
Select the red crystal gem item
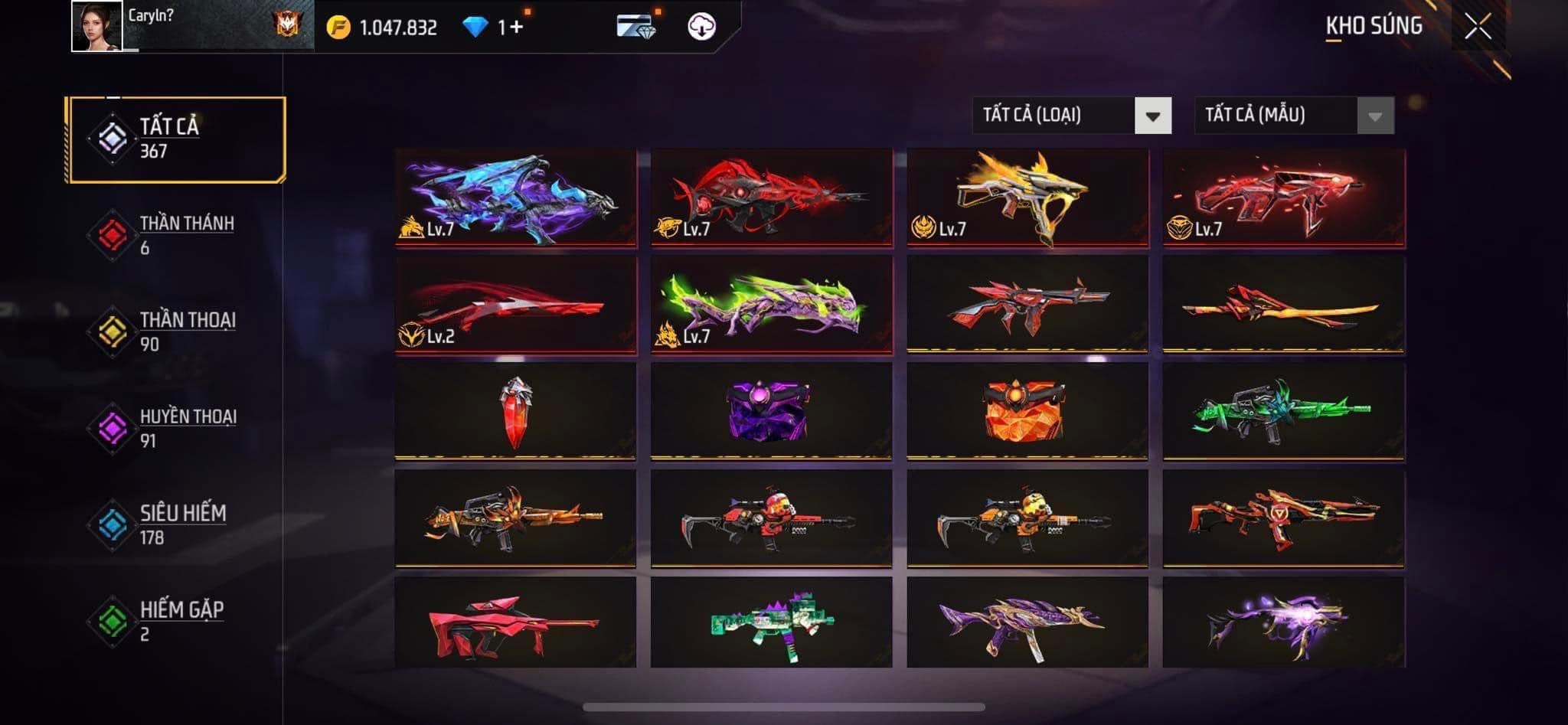click(x=515, y=412)
